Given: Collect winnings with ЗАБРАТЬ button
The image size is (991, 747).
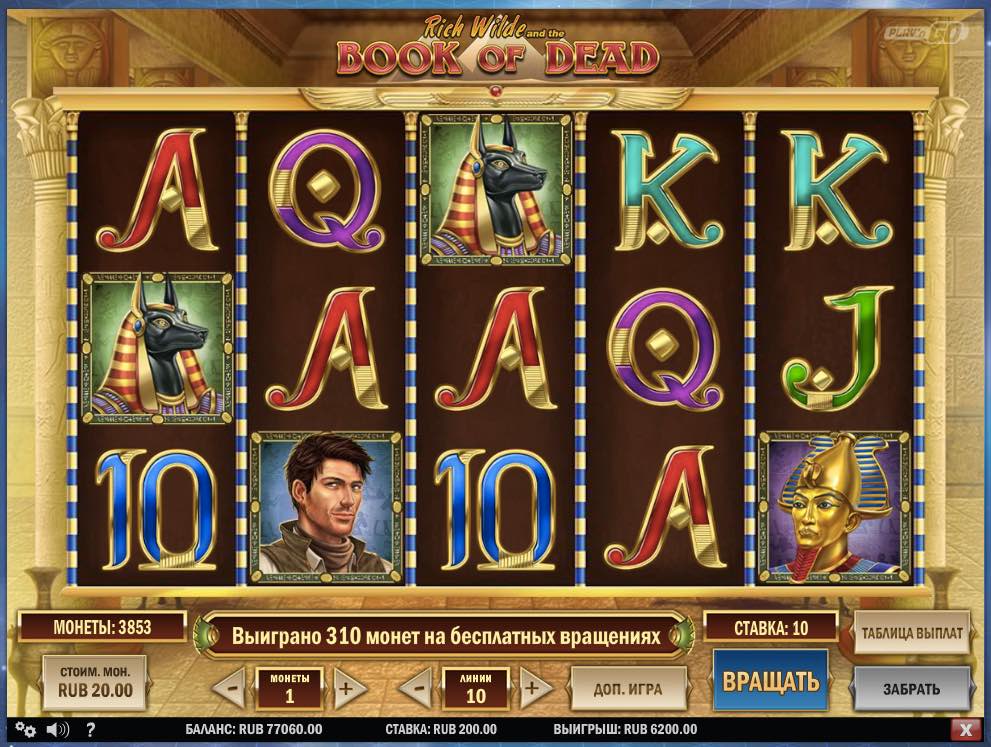Looking at the screenshot, I should click(911, 688).
